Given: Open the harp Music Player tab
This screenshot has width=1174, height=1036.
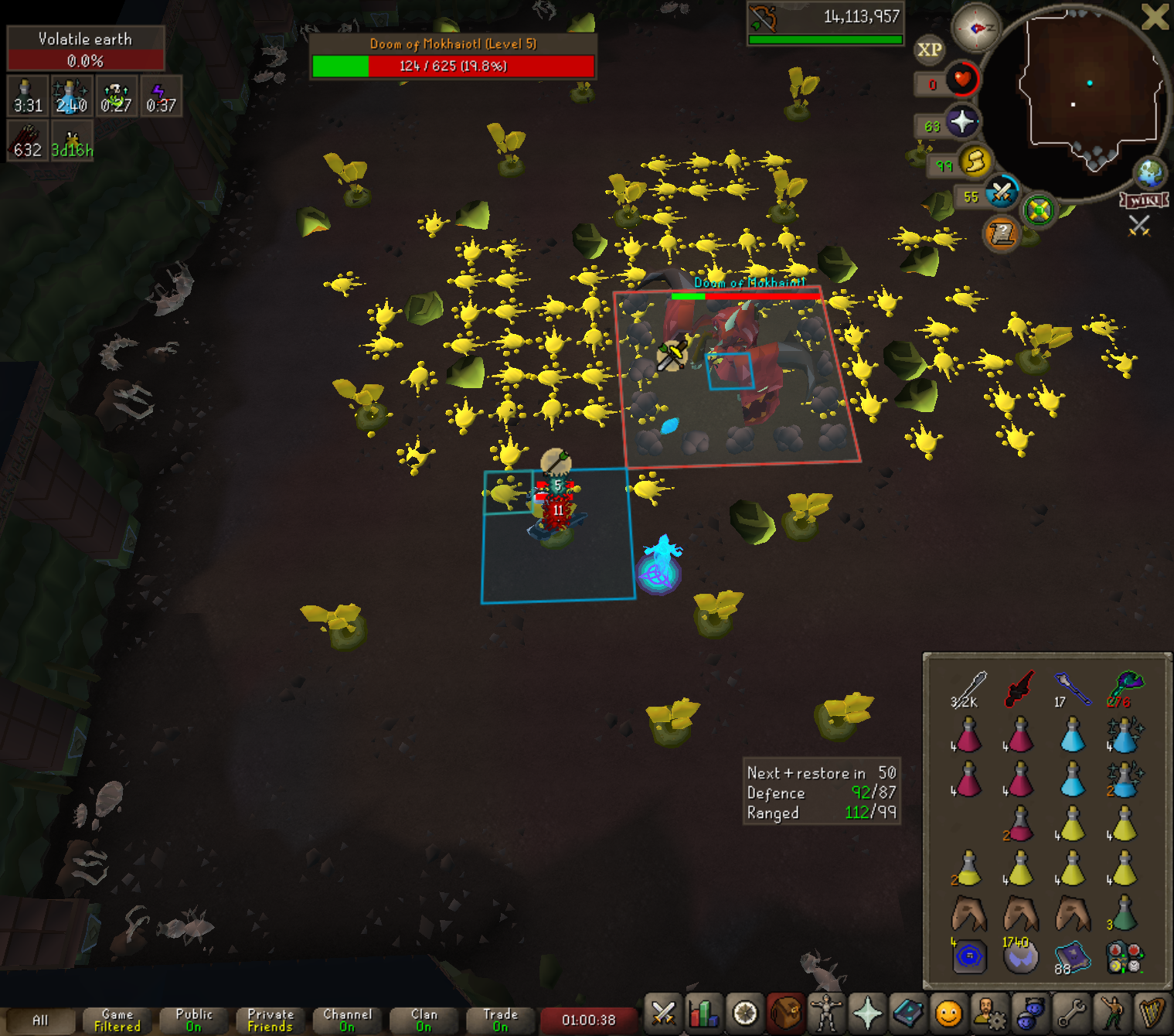Looking at the screenshot, I should [x=1153, y=1013].
